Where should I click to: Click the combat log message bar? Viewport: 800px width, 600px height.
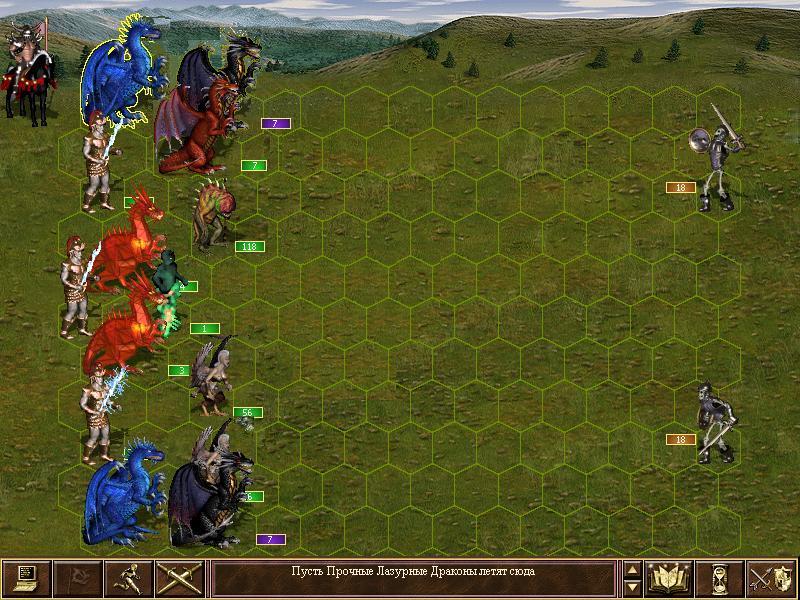pos(413,578)
